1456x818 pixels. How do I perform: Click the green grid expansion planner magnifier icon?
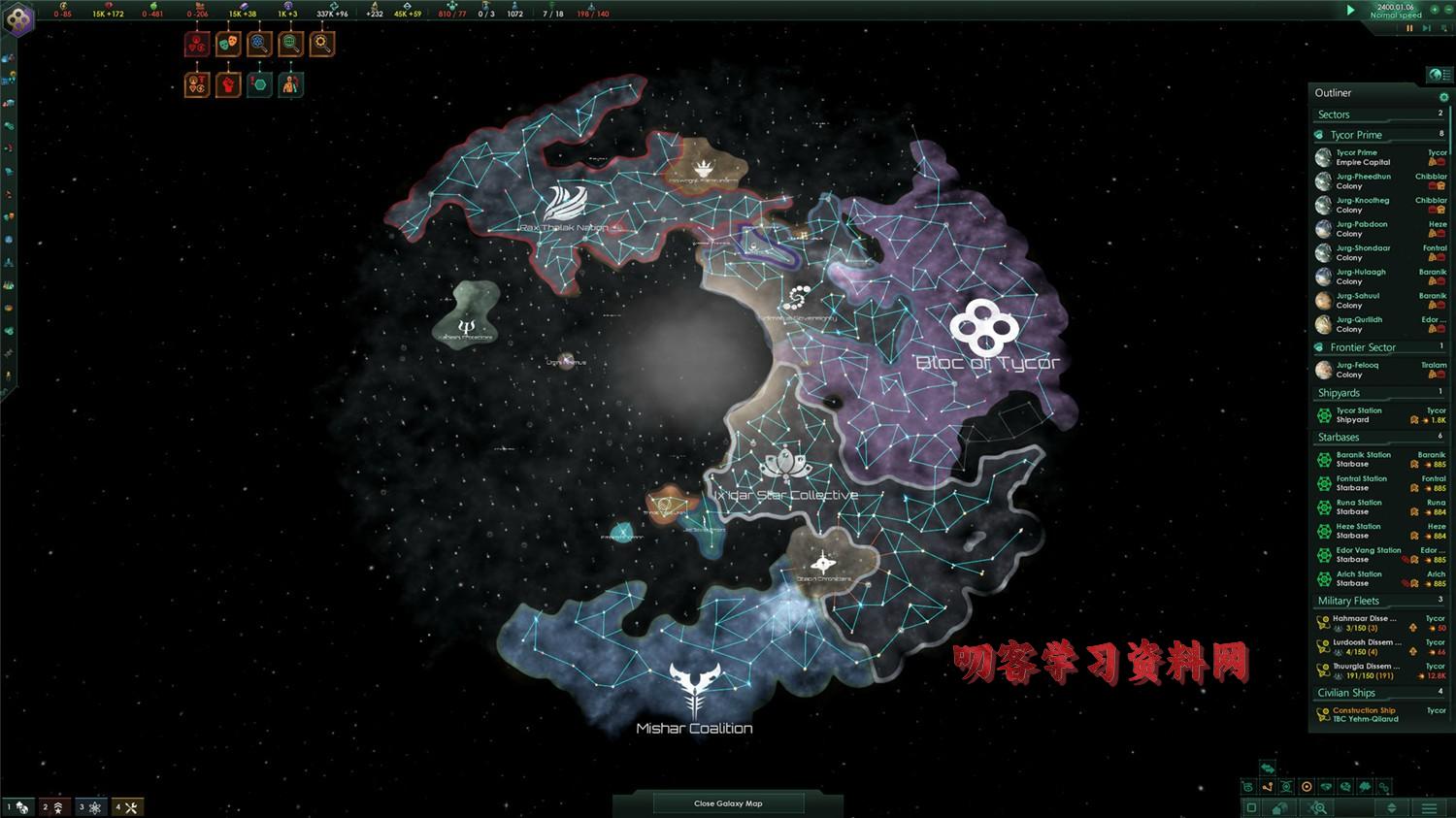click(290, 43)
